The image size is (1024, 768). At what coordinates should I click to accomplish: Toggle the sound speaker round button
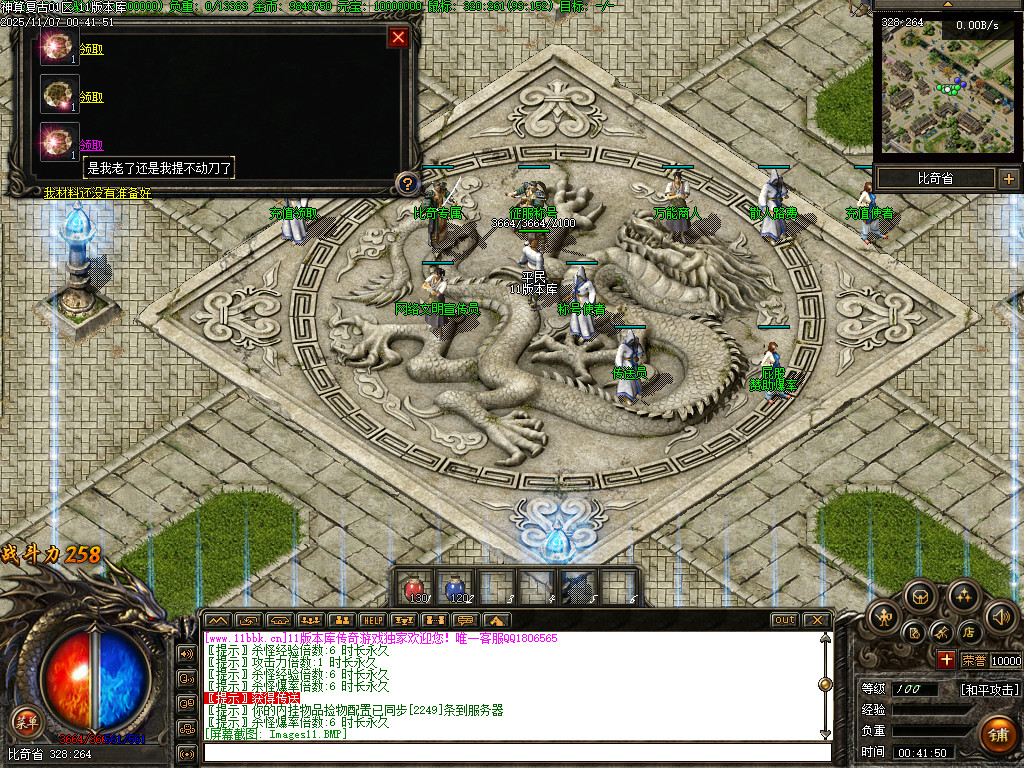(1001, 616)
